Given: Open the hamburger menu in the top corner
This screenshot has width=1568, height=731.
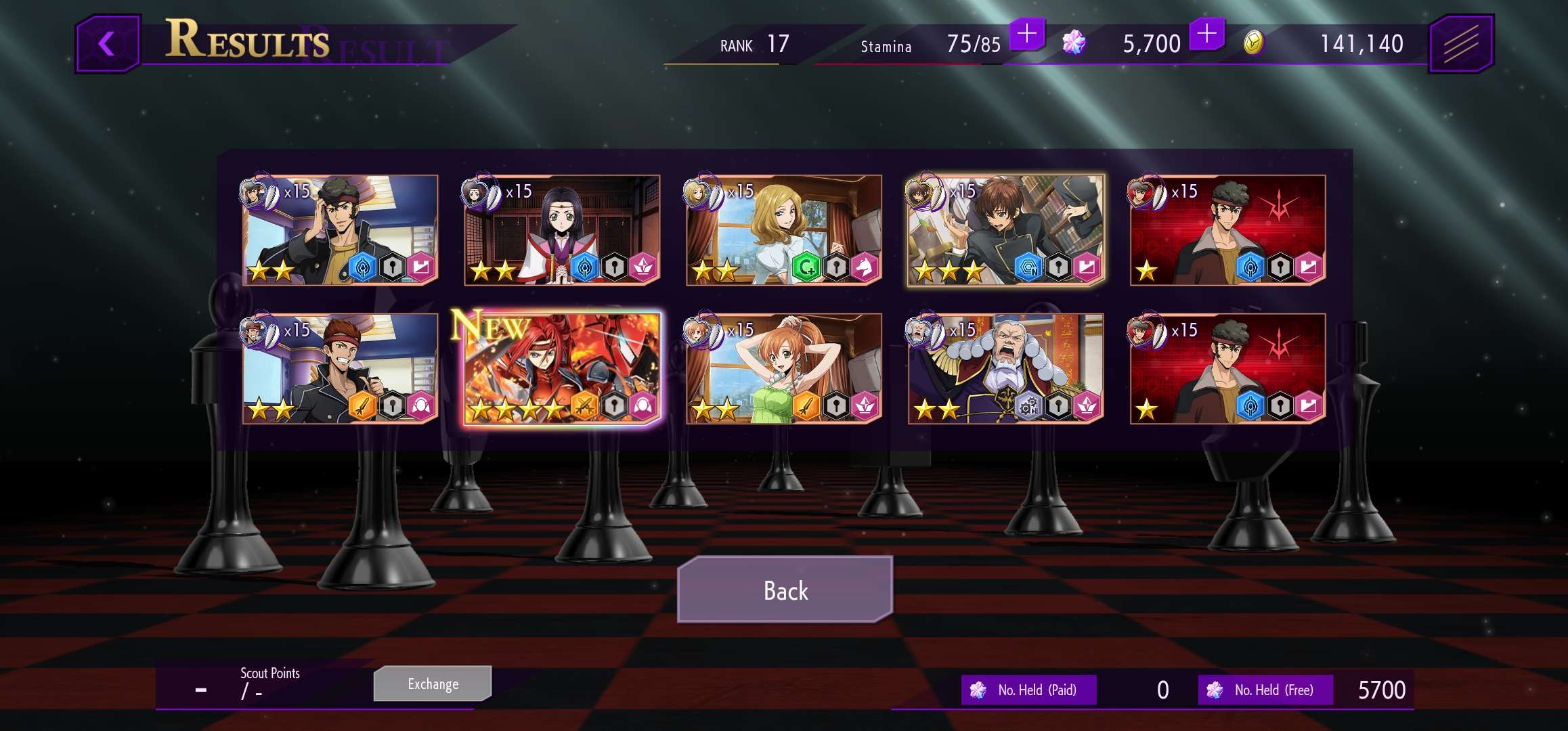Looking at the screenshot, I should coord(1460,44).
